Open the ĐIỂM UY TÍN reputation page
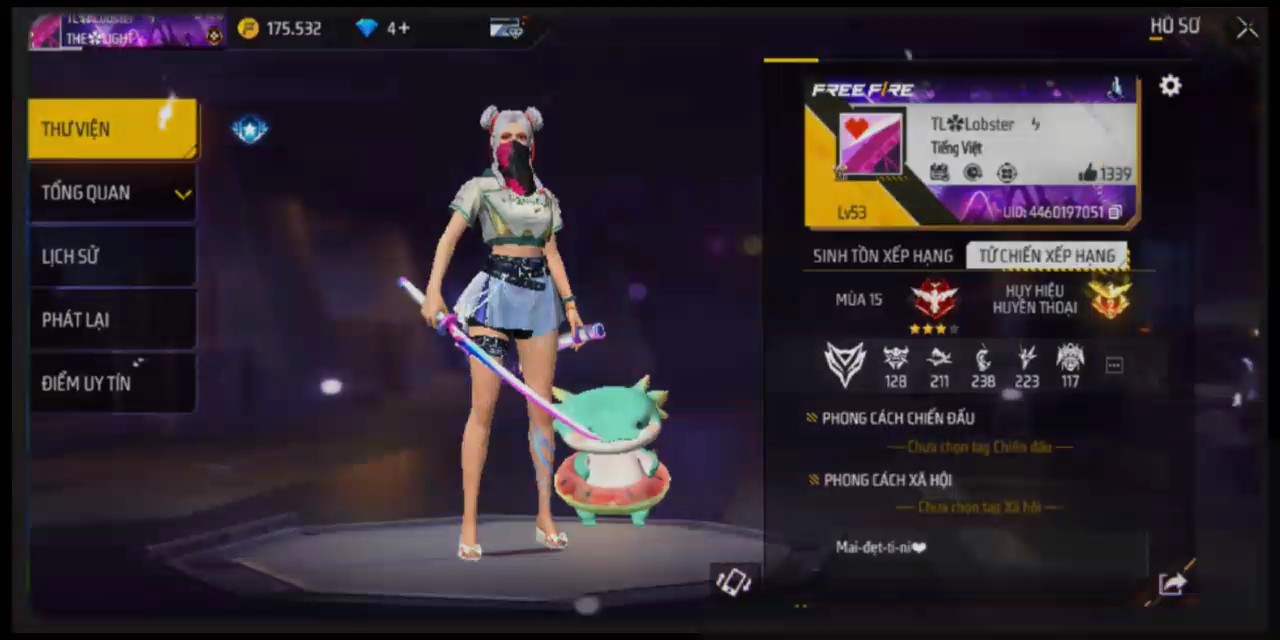 [x=112, y=383]
